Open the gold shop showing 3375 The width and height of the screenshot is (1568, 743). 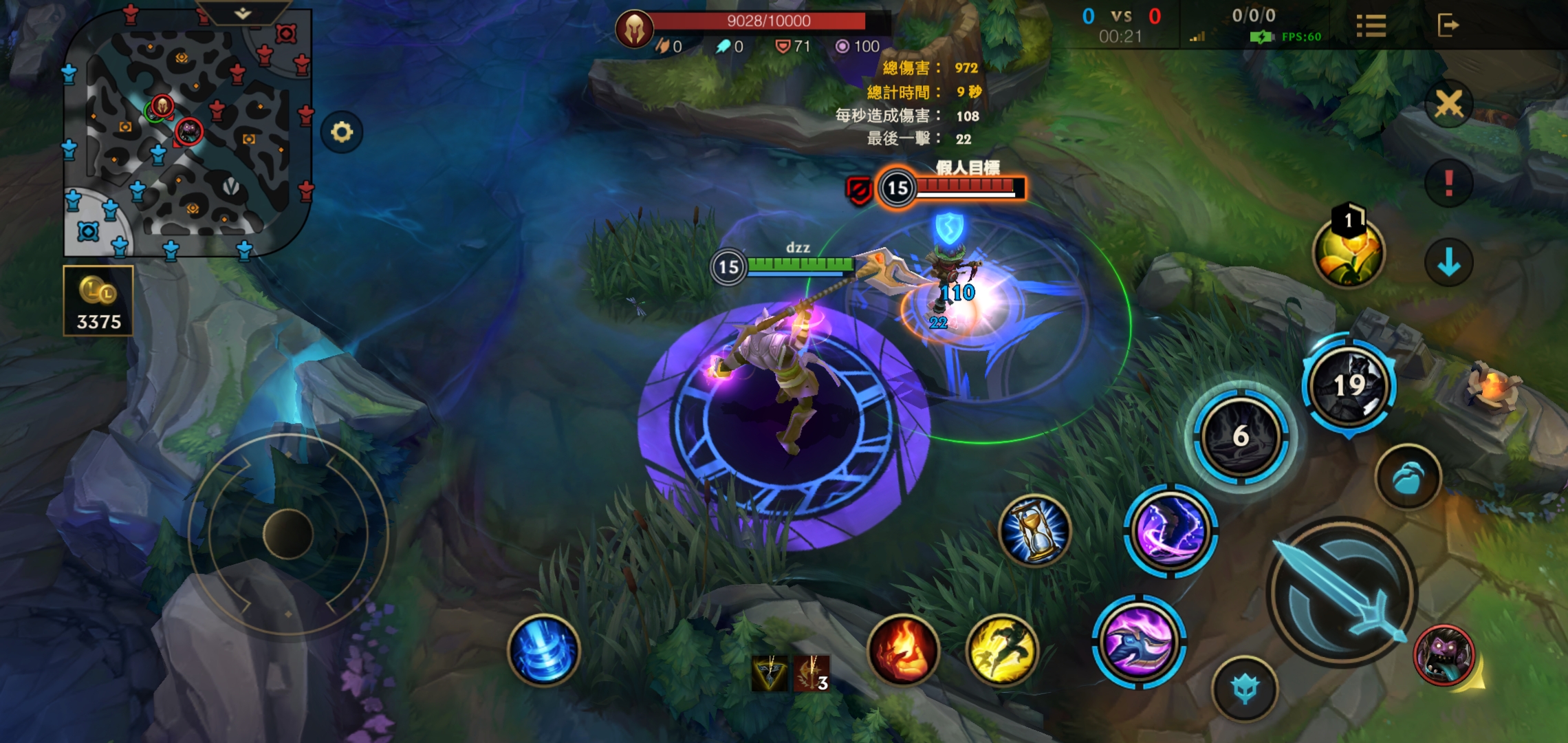click(x=98, y=301)
